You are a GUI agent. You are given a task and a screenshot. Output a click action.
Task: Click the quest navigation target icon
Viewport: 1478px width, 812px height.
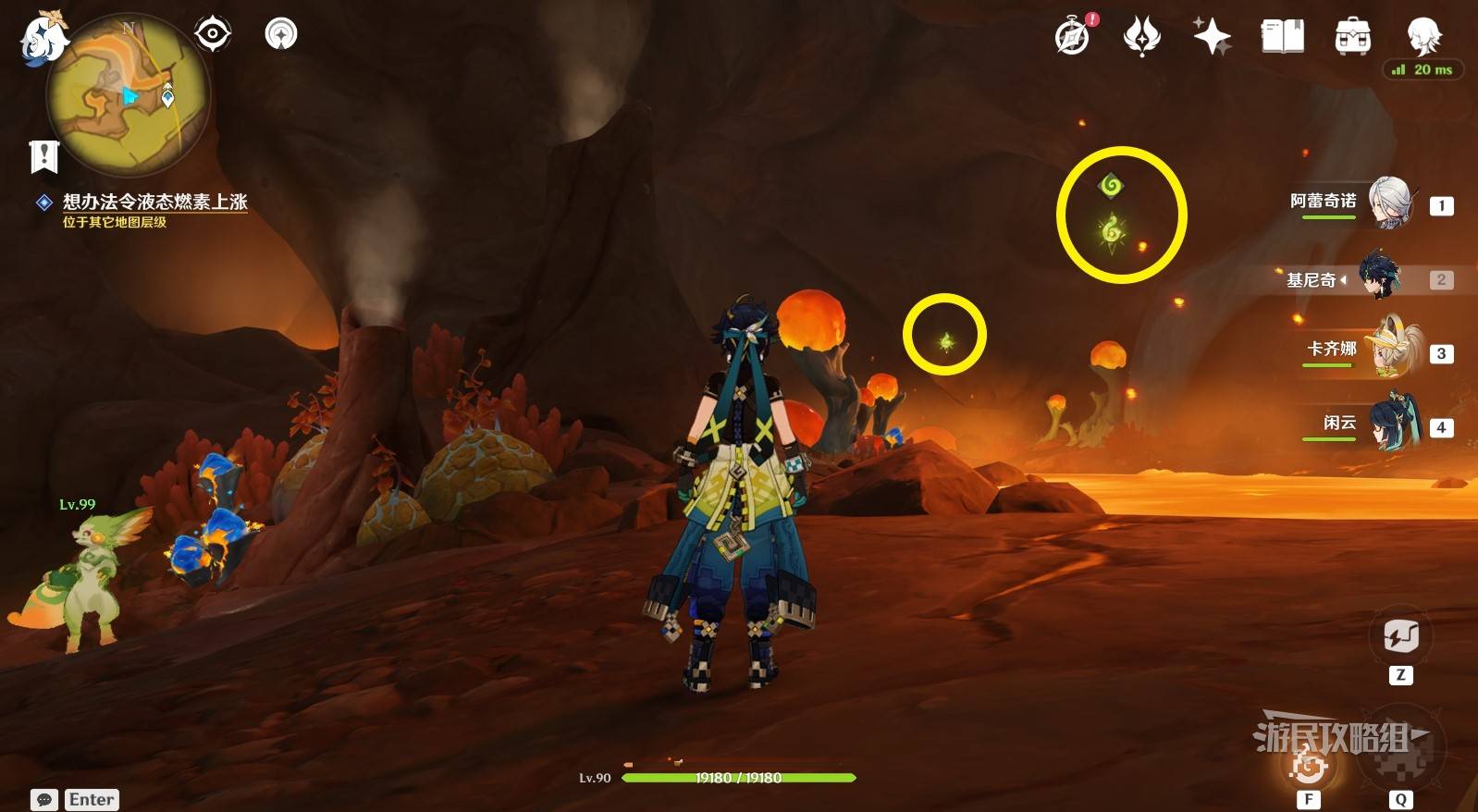click(x=212, y=34)
